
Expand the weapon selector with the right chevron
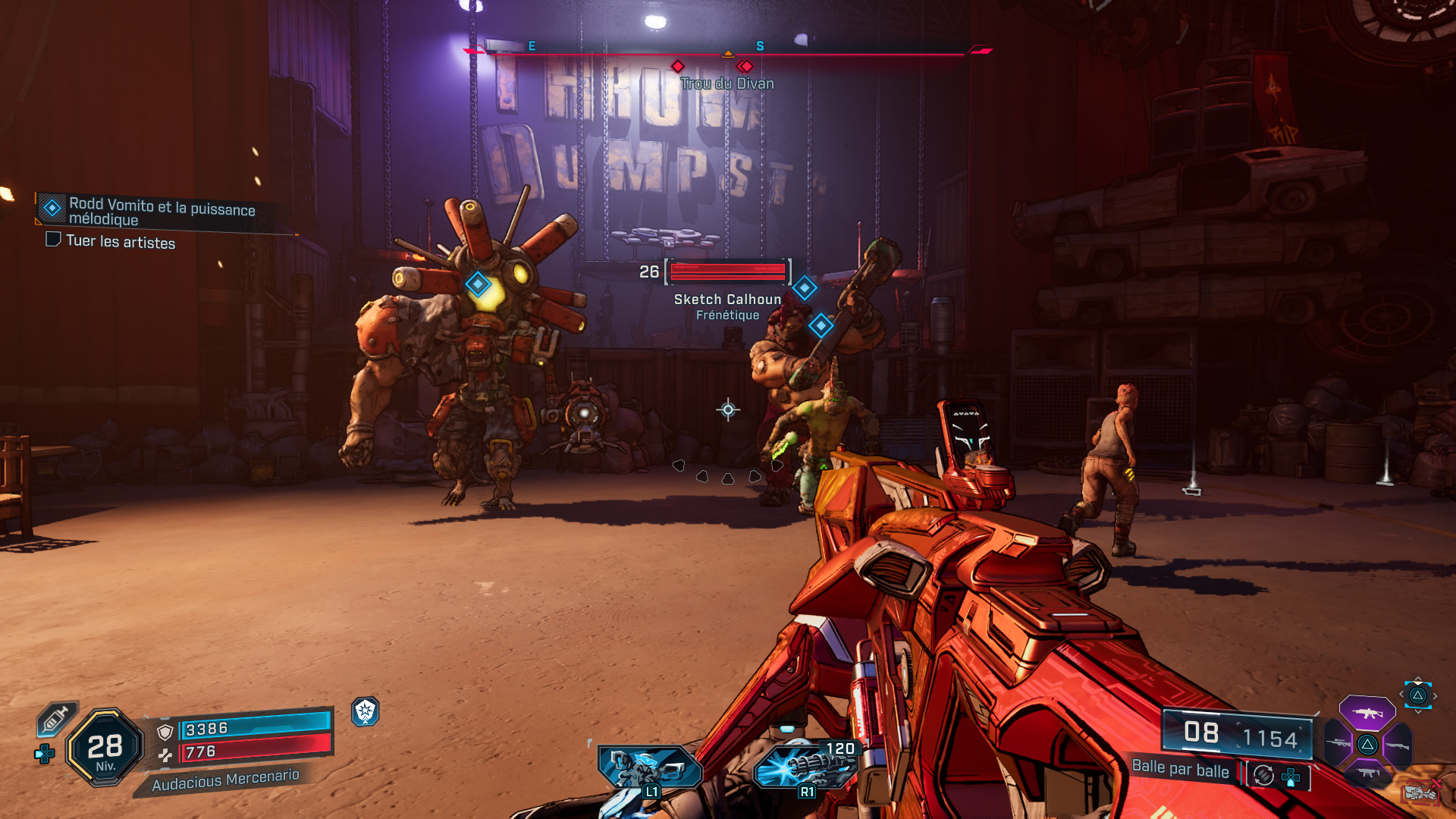coord(1435,695)
